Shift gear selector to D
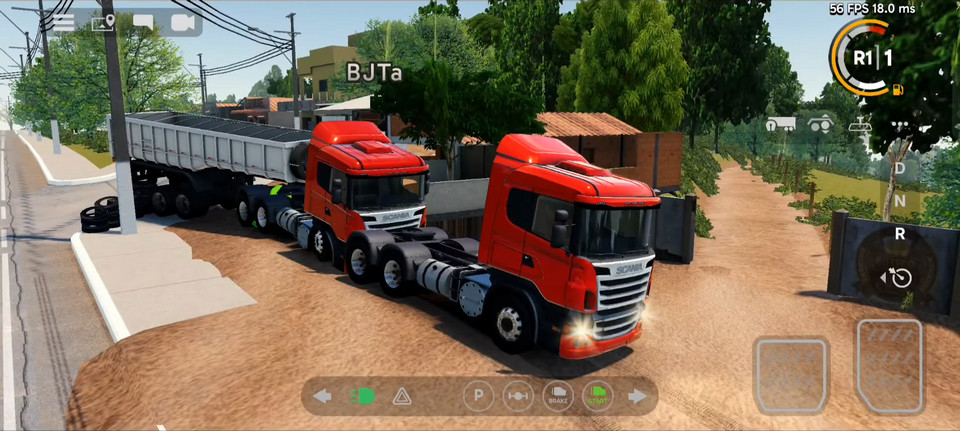960x431 pixels. 899,168
